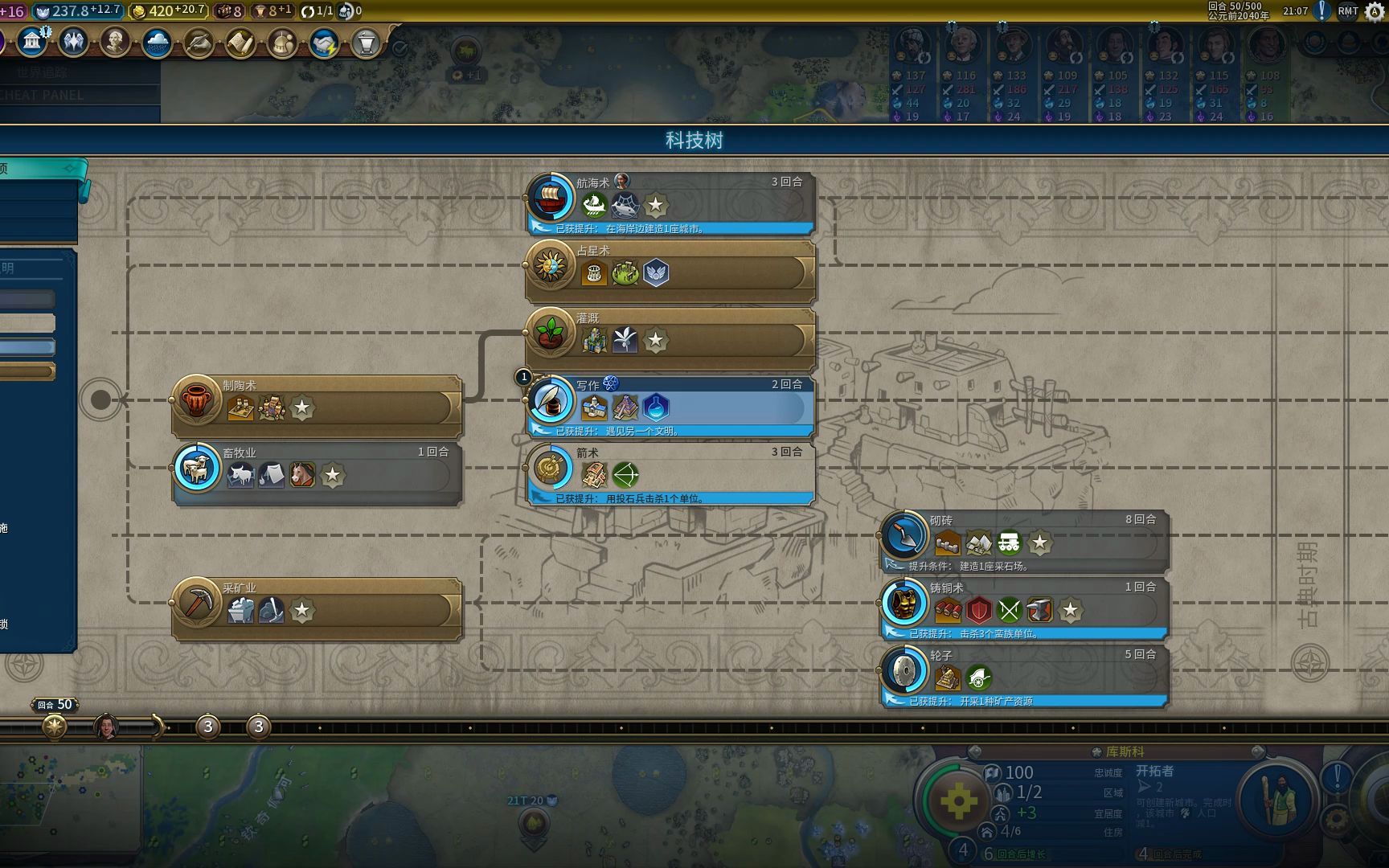Open the city production gear button
The width and height of the screenshot is (1389, 868).
(958, 801)
